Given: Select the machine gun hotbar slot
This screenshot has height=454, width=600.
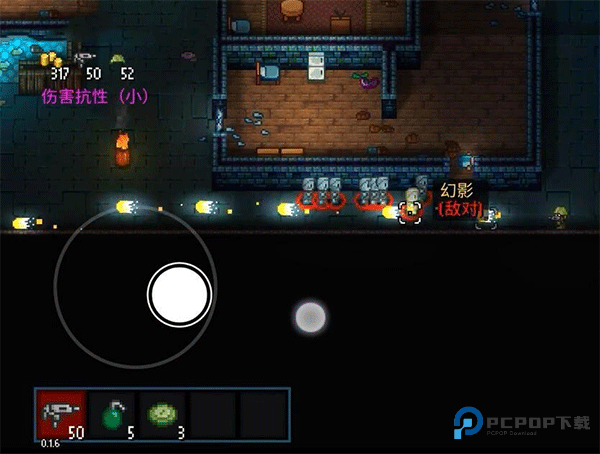Looking at the screenshot, I should tap(61, 415).
